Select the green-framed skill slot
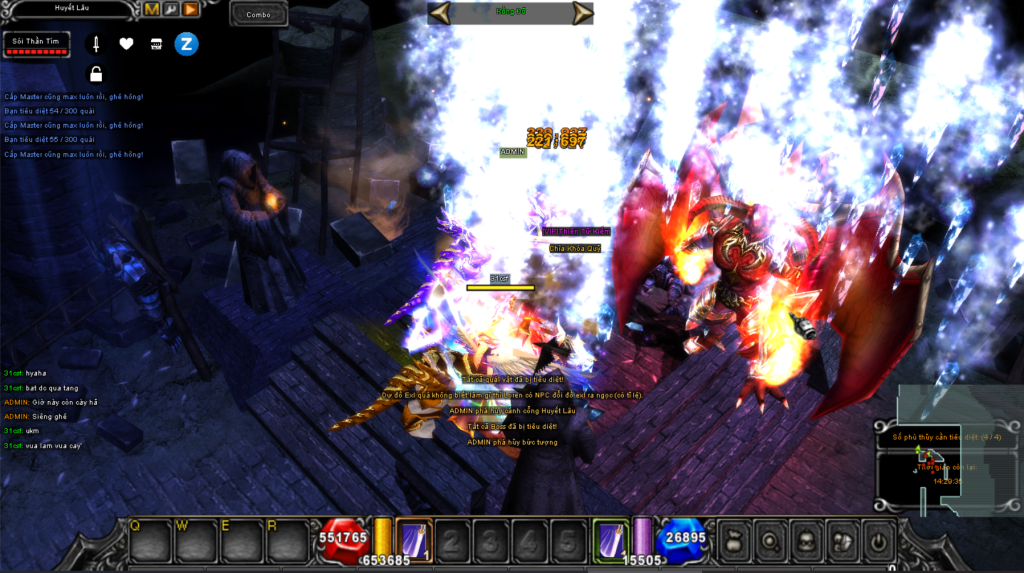Screen dimensions: 1024x573 [x=610, y=538]
